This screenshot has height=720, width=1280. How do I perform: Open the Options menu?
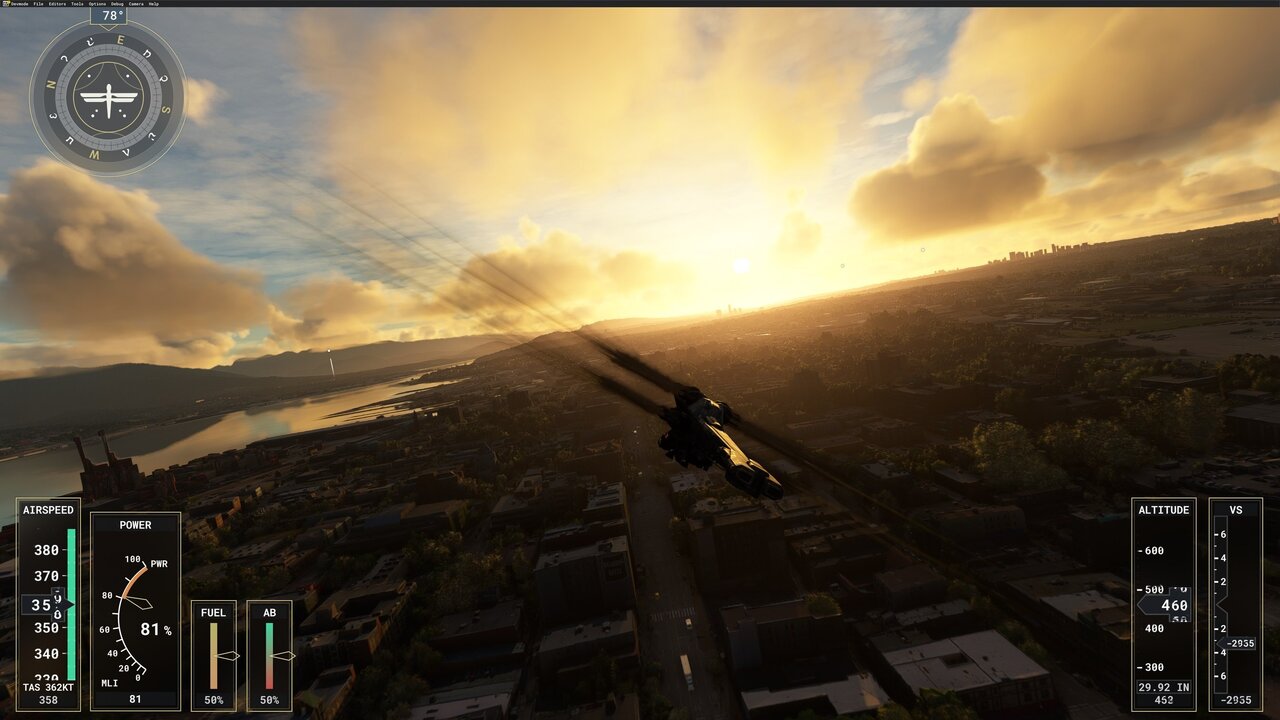pyautogui.click(x=97, y=4)
